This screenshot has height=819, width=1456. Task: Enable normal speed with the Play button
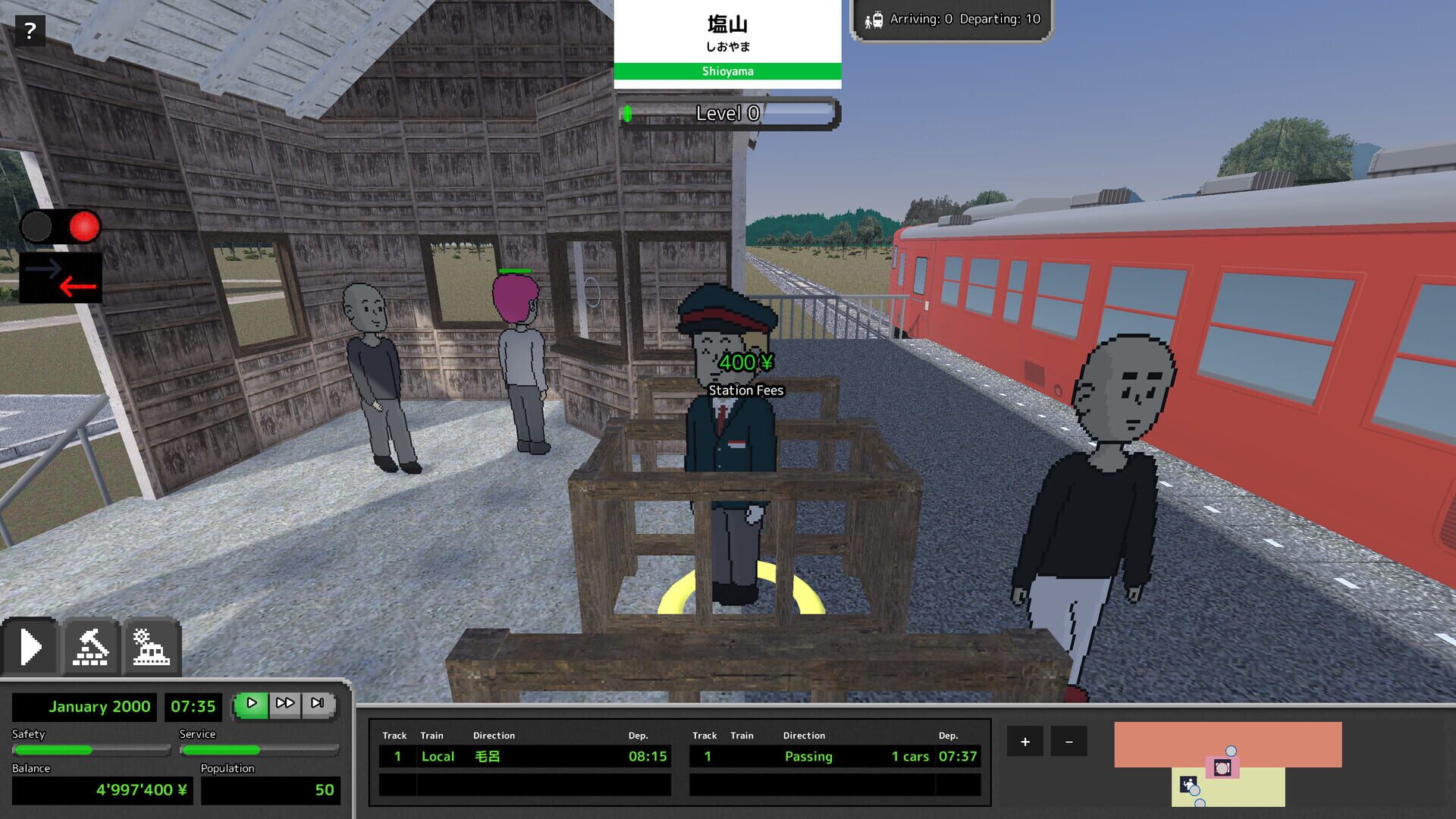point(250,703)
